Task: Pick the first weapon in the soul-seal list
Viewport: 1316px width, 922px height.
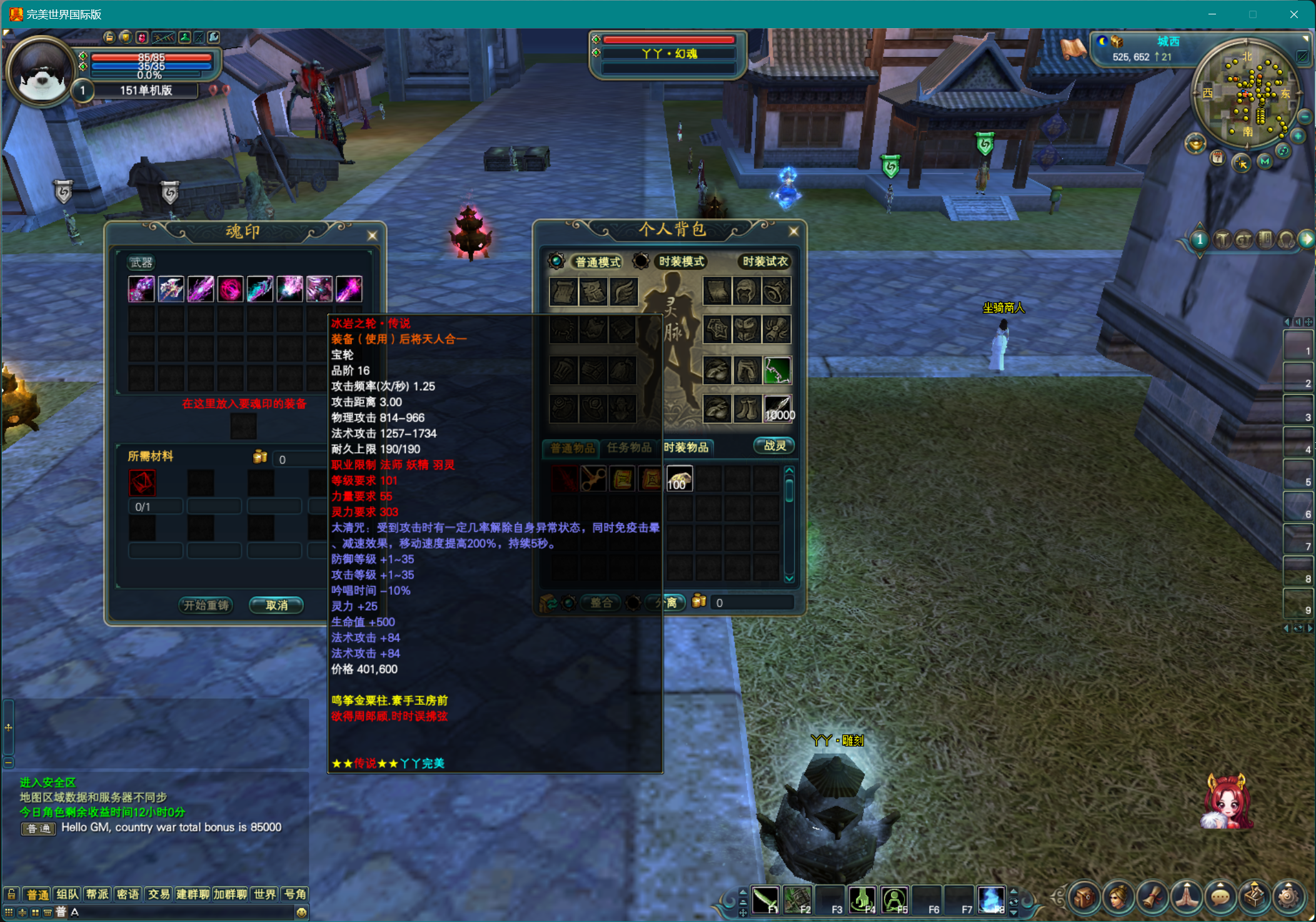Action: coord(141,289)
